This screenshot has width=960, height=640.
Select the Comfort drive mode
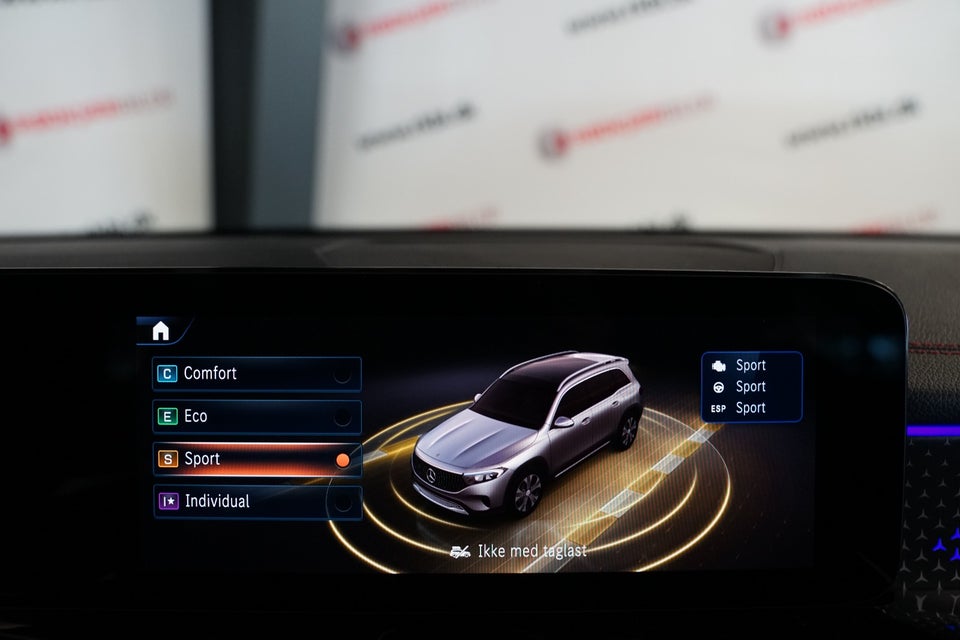click(x=256, y=374)
